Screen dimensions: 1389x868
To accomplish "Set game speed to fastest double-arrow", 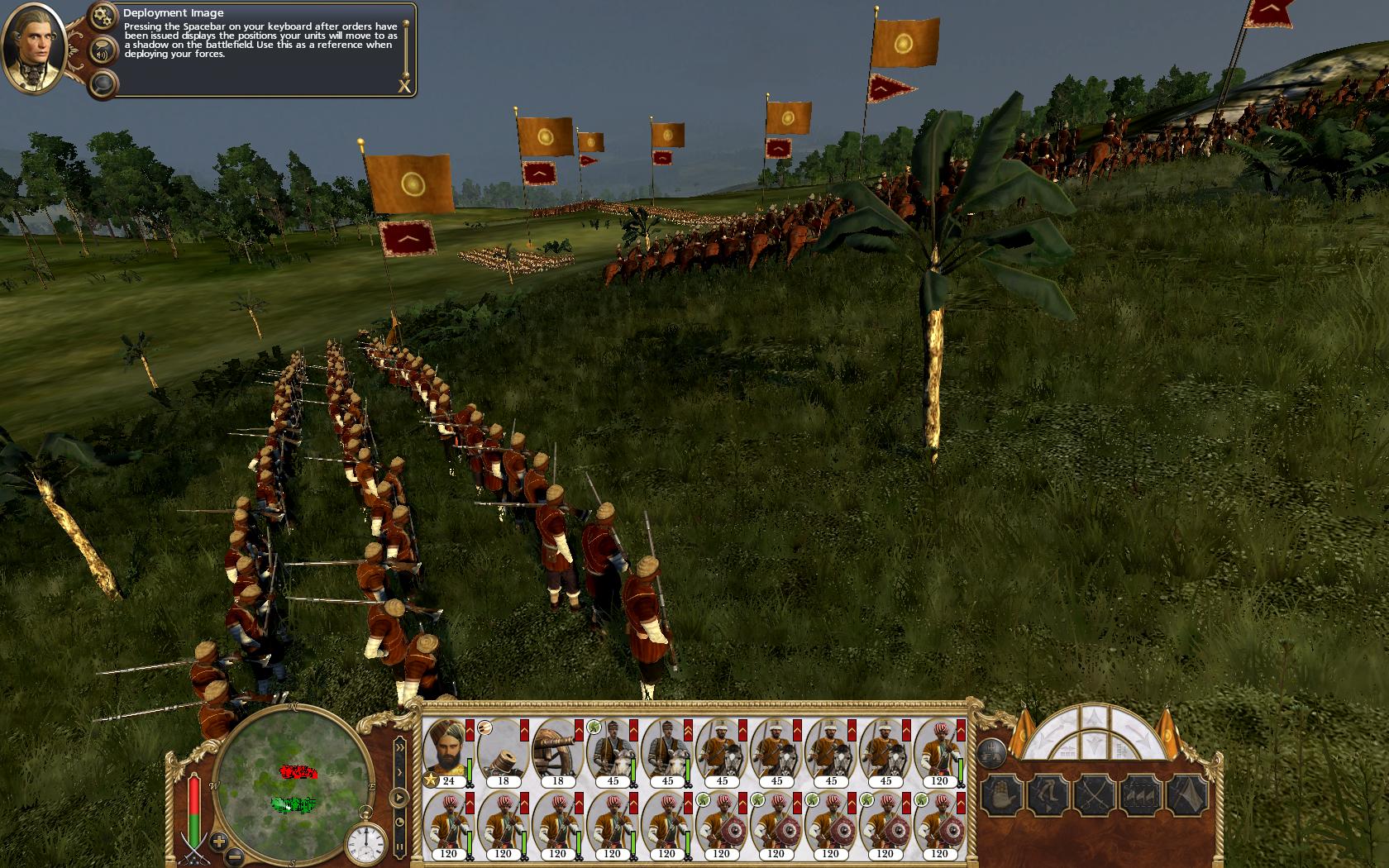I will [399, 747].
